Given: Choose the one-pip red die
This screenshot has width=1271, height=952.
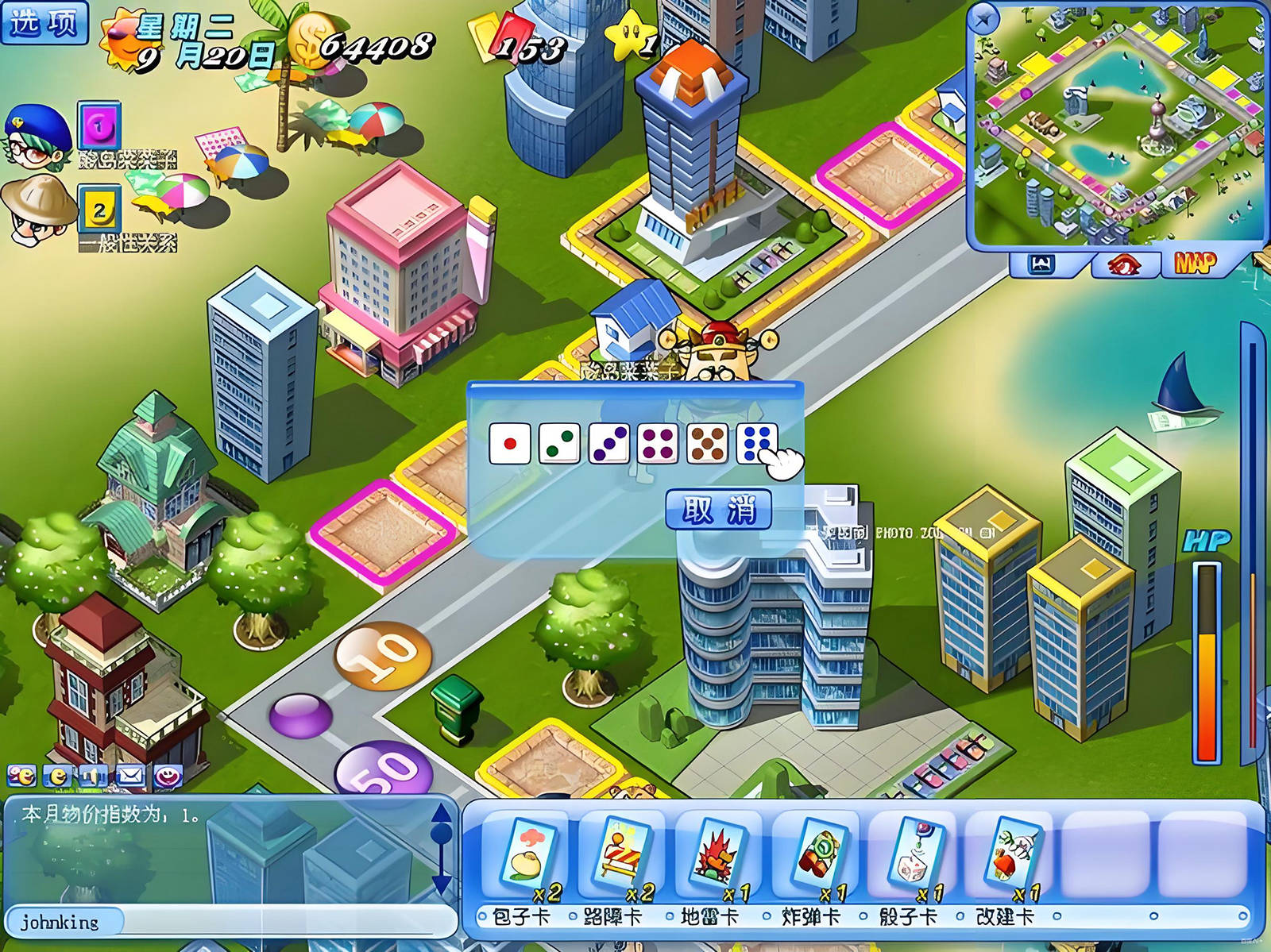Looking at the screenshot, I should (x=510, y=443).
